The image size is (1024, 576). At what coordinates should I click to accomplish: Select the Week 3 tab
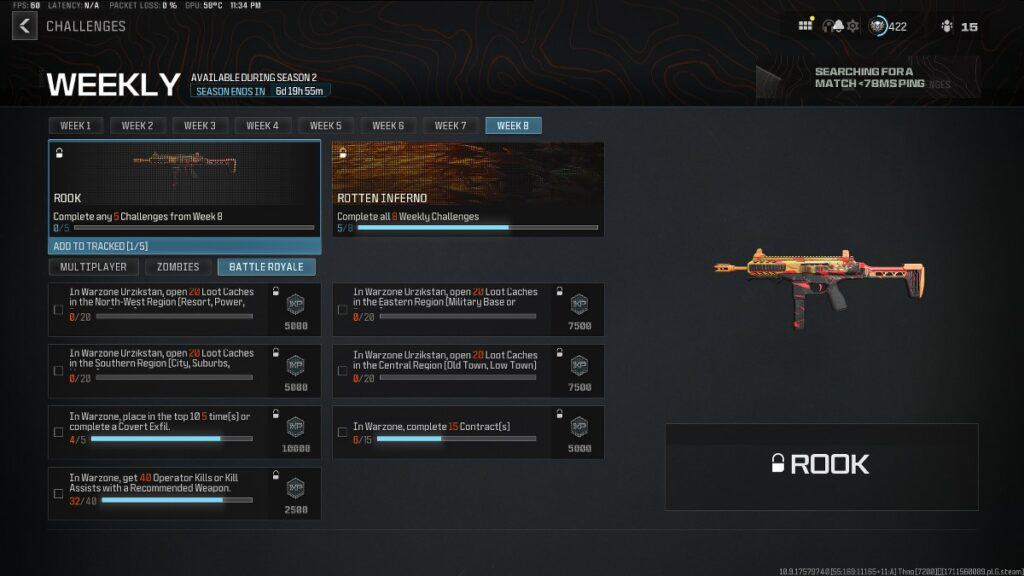point(200,126)
